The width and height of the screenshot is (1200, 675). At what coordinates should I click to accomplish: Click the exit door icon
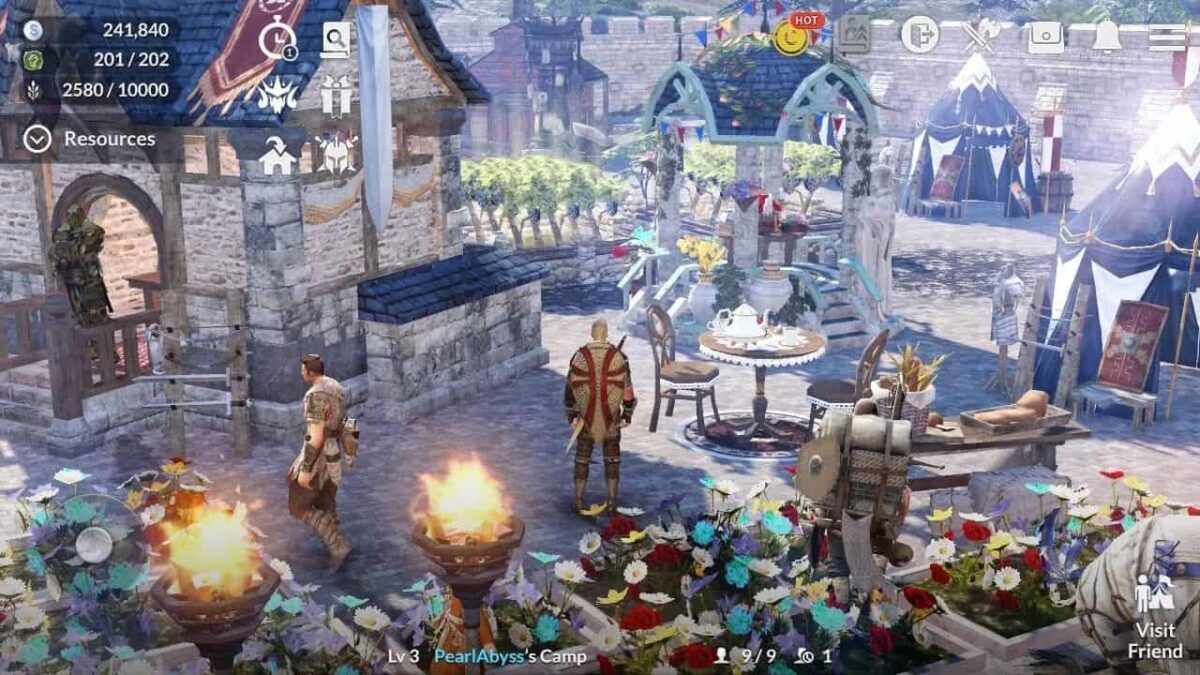(919, 35)
